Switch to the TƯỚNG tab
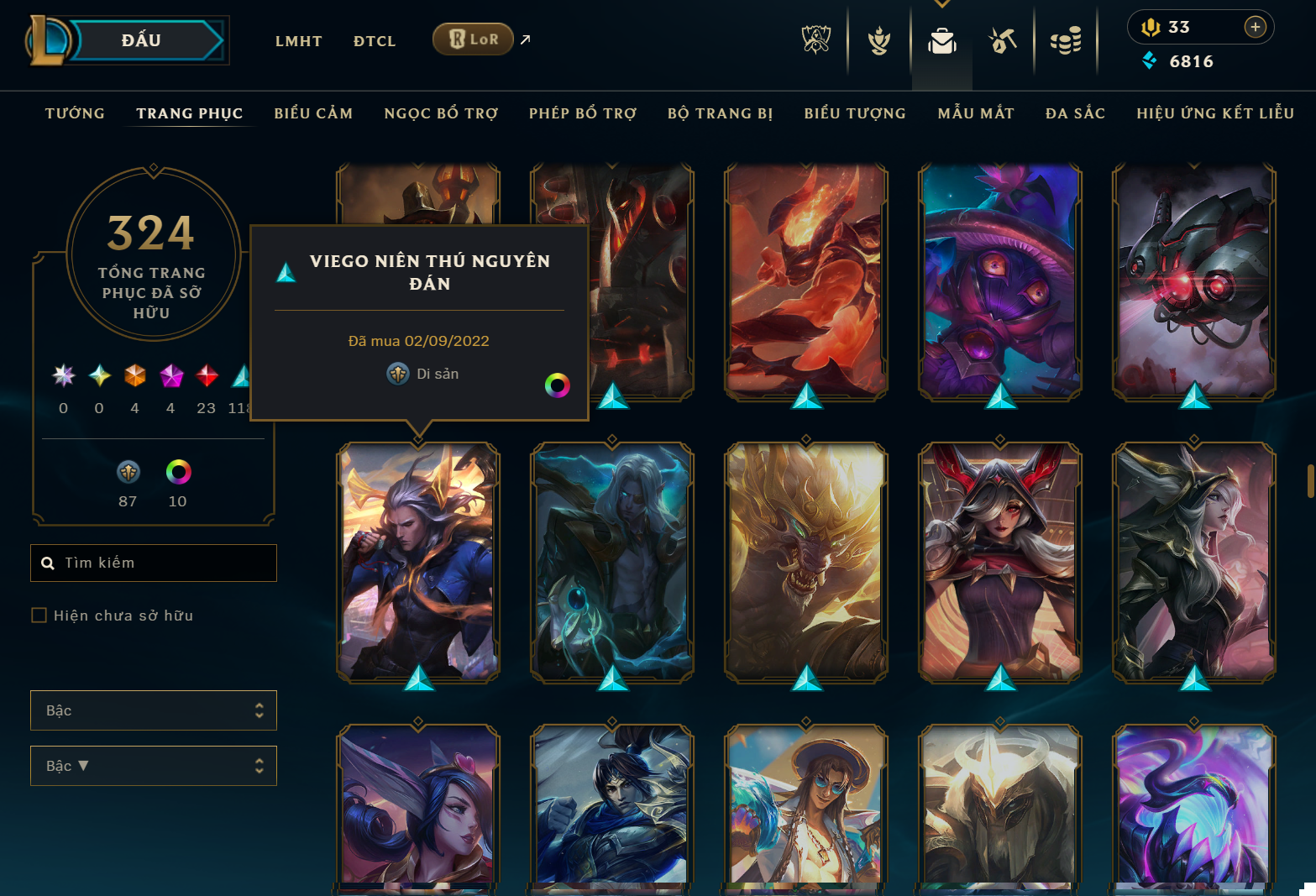The width and height of the screenshot is (1316, 896). click(x=75, y=113)
